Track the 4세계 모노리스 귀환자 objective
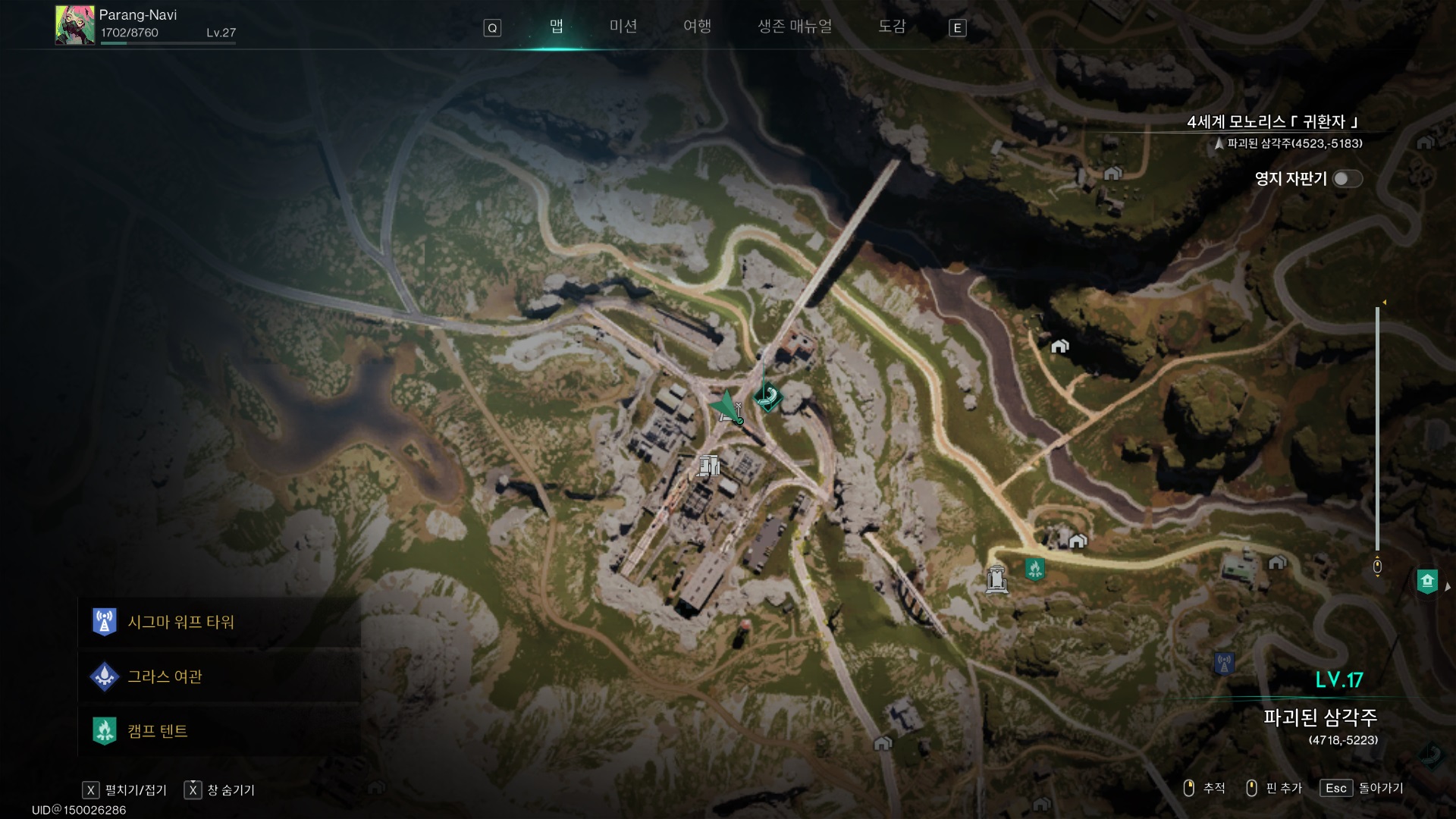The width and height of the screenshot is (1456, 819). click(1272, 122)
